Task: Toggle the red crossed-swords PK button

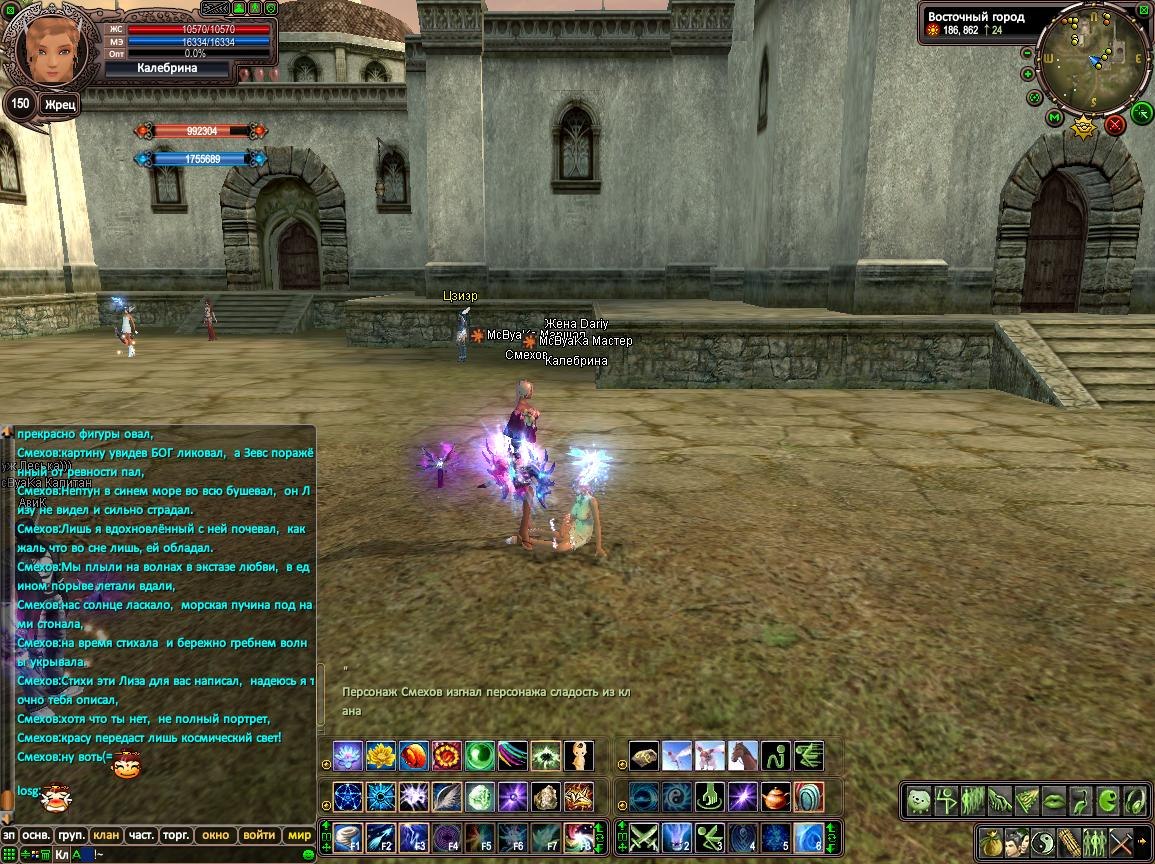Action: (1115, 125)
